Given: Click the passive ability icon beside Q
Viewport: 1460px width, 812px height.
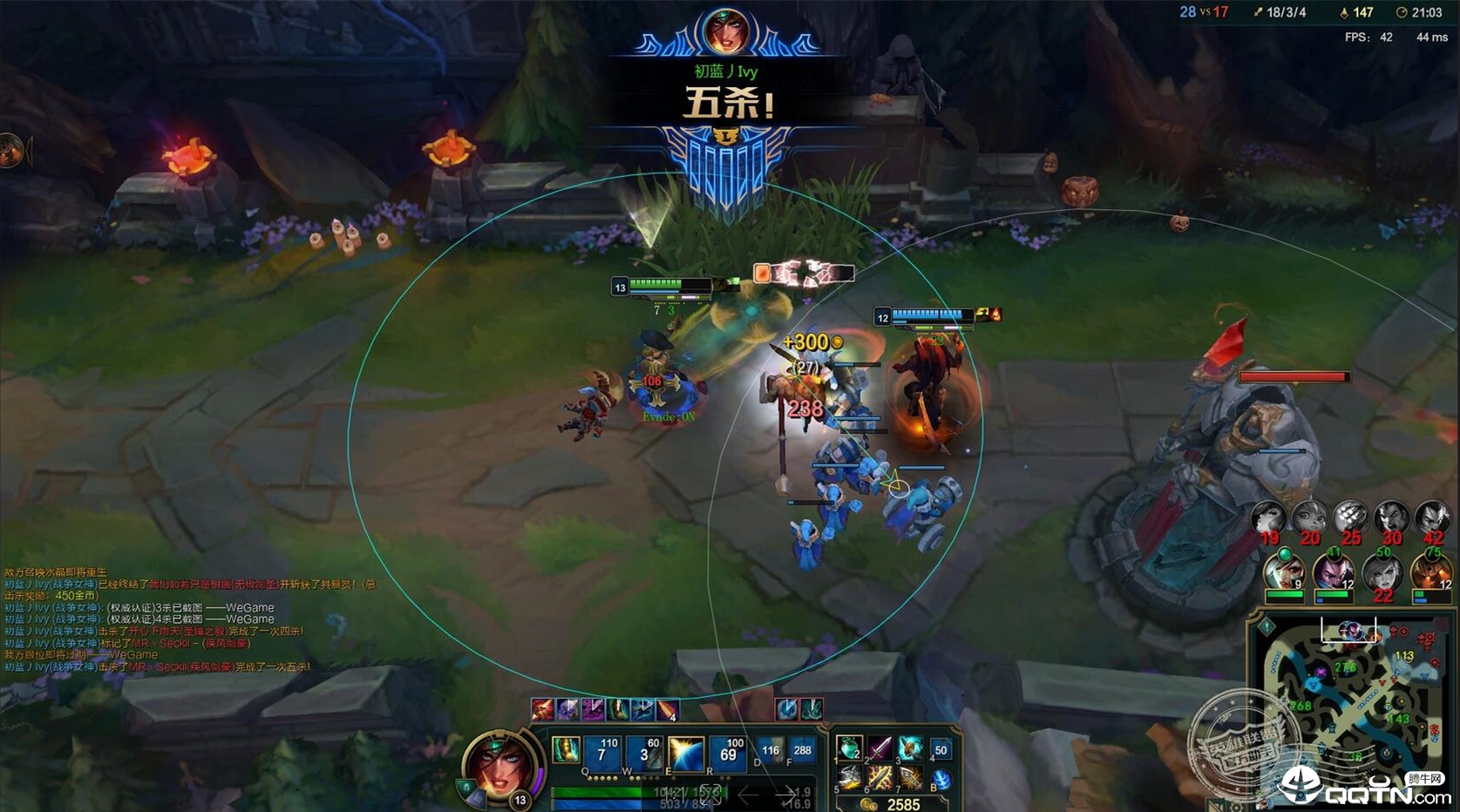Looking at the screenshot, I should click(x=567, y=751).
